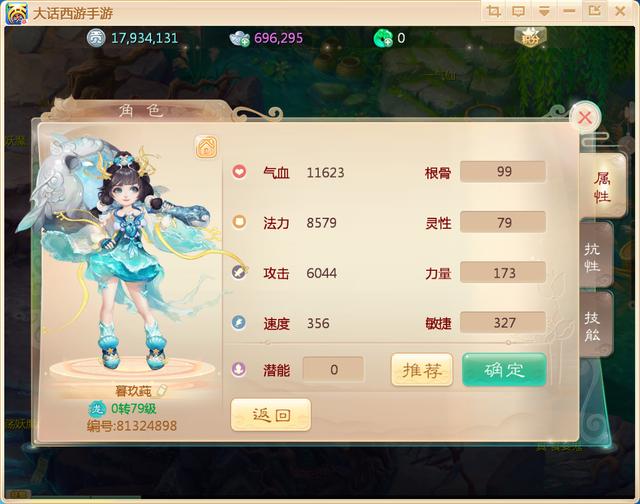Select the 敏捷 value field

tap(503, 323)
